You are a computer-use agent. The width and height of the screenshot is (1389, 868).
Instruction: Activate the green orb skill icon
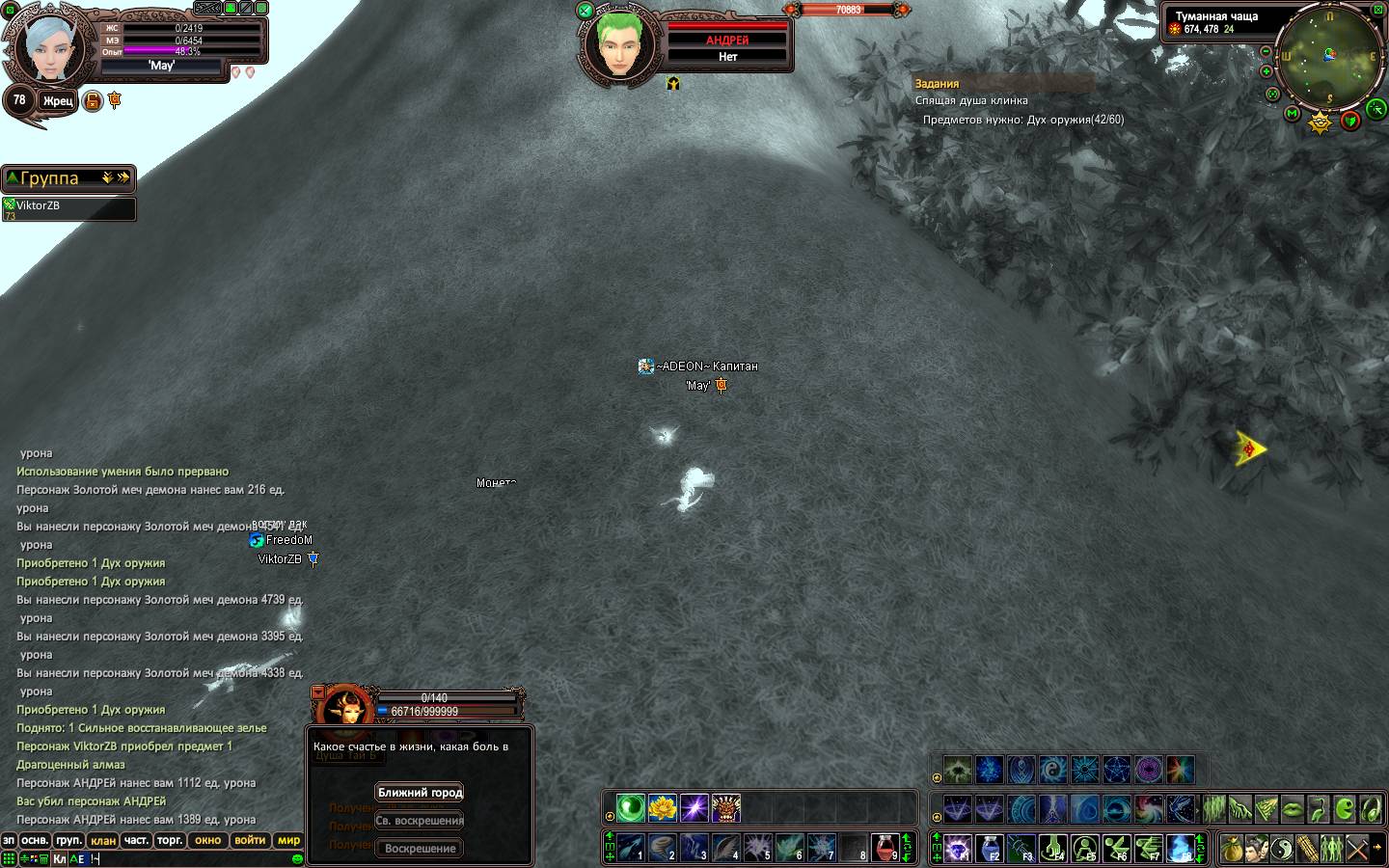coord(631,808)
